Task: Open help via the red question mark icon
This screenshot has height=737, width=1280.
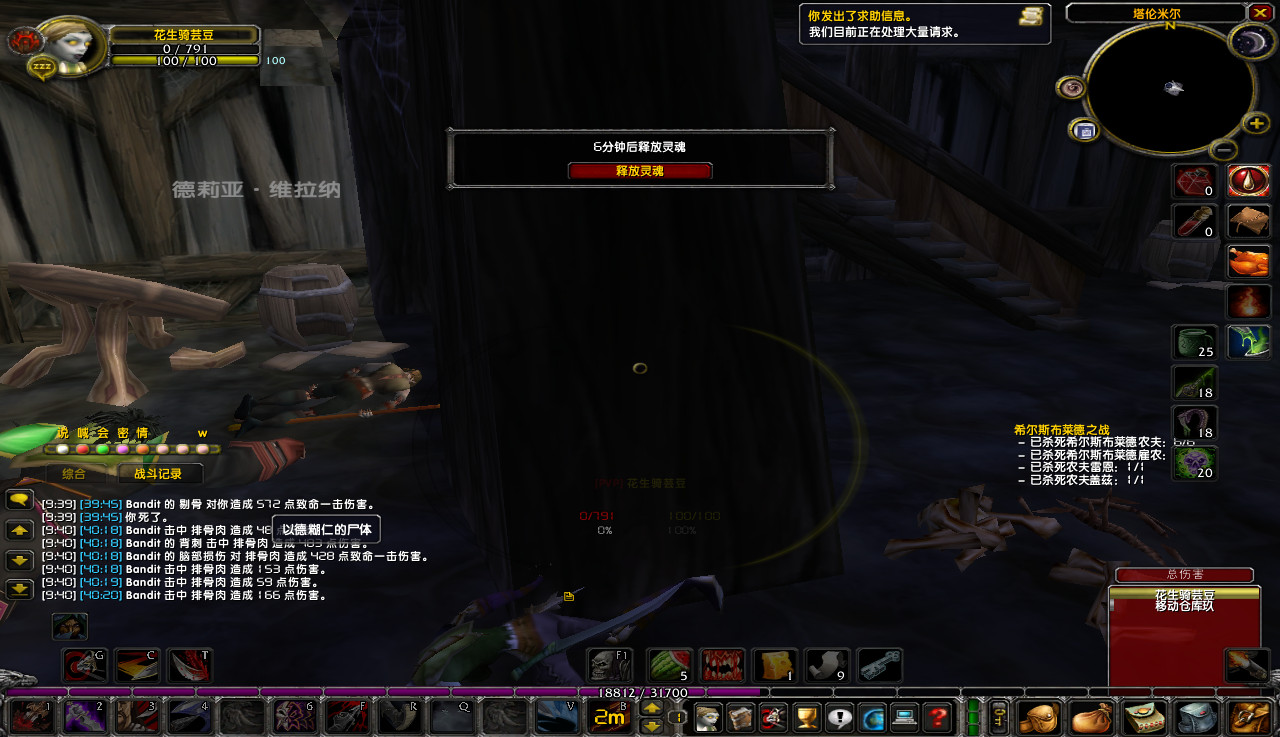Action: (x=936, y=718)
